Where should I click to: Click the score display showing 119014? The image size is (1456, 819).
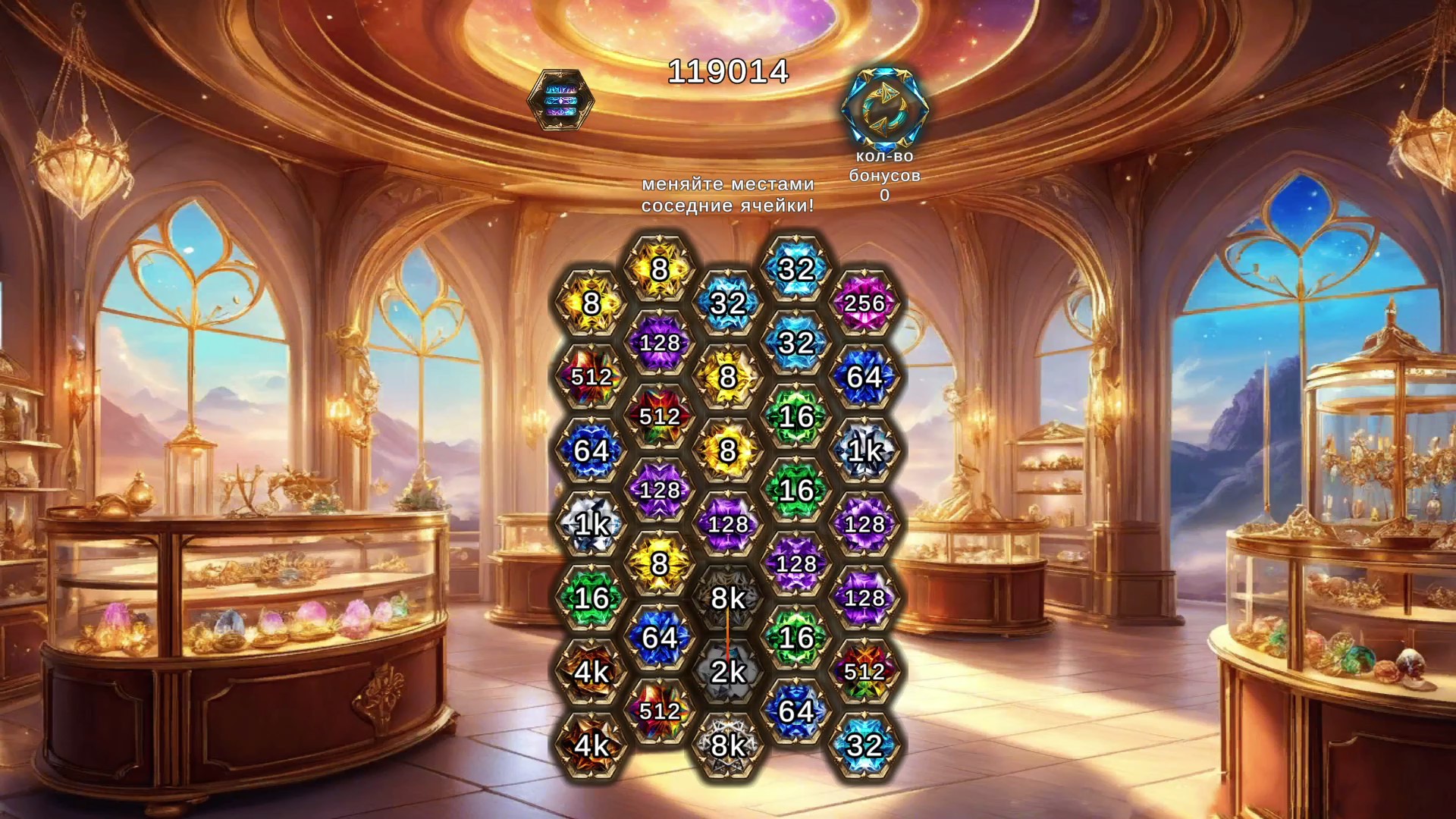[x=728, y=73]
